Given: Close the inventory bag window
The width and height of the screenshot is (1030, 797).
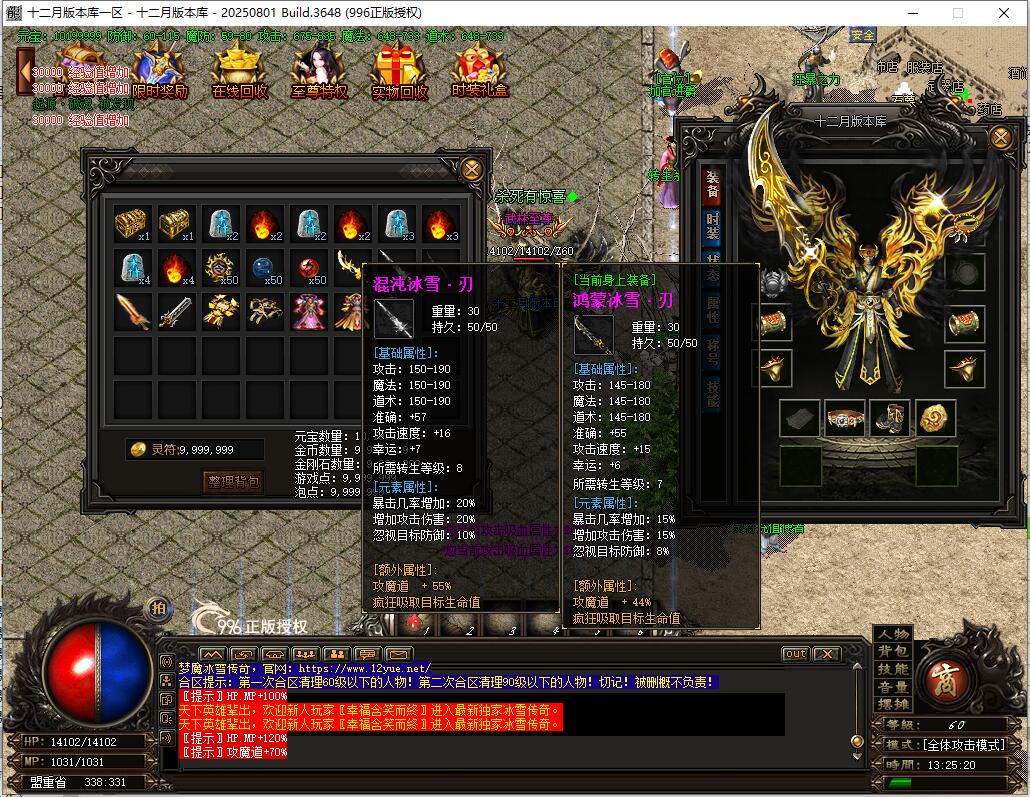Looking at the screenshot, I should coord(472,169).
